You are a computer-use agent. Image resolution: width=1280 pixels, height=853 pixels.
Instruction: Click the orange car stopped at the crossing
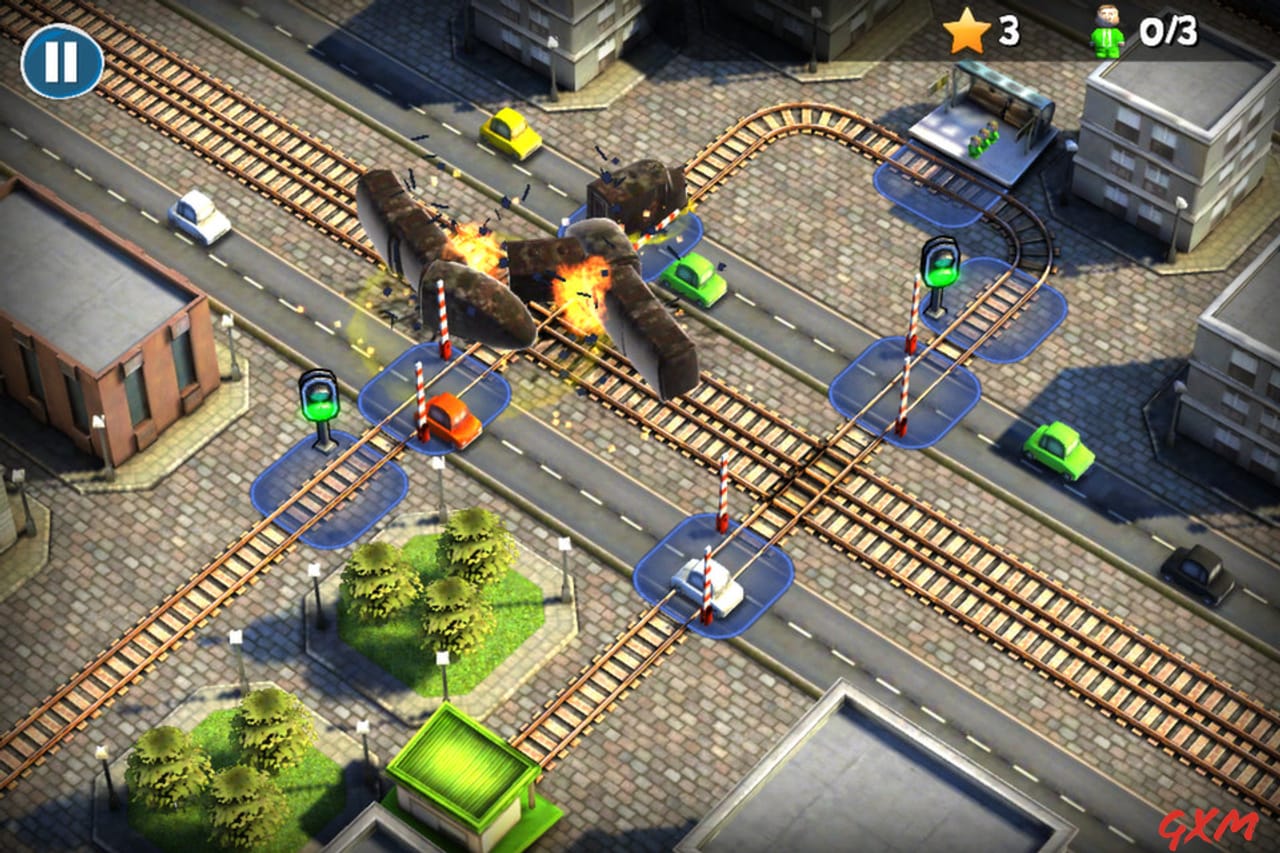[450, 420]
